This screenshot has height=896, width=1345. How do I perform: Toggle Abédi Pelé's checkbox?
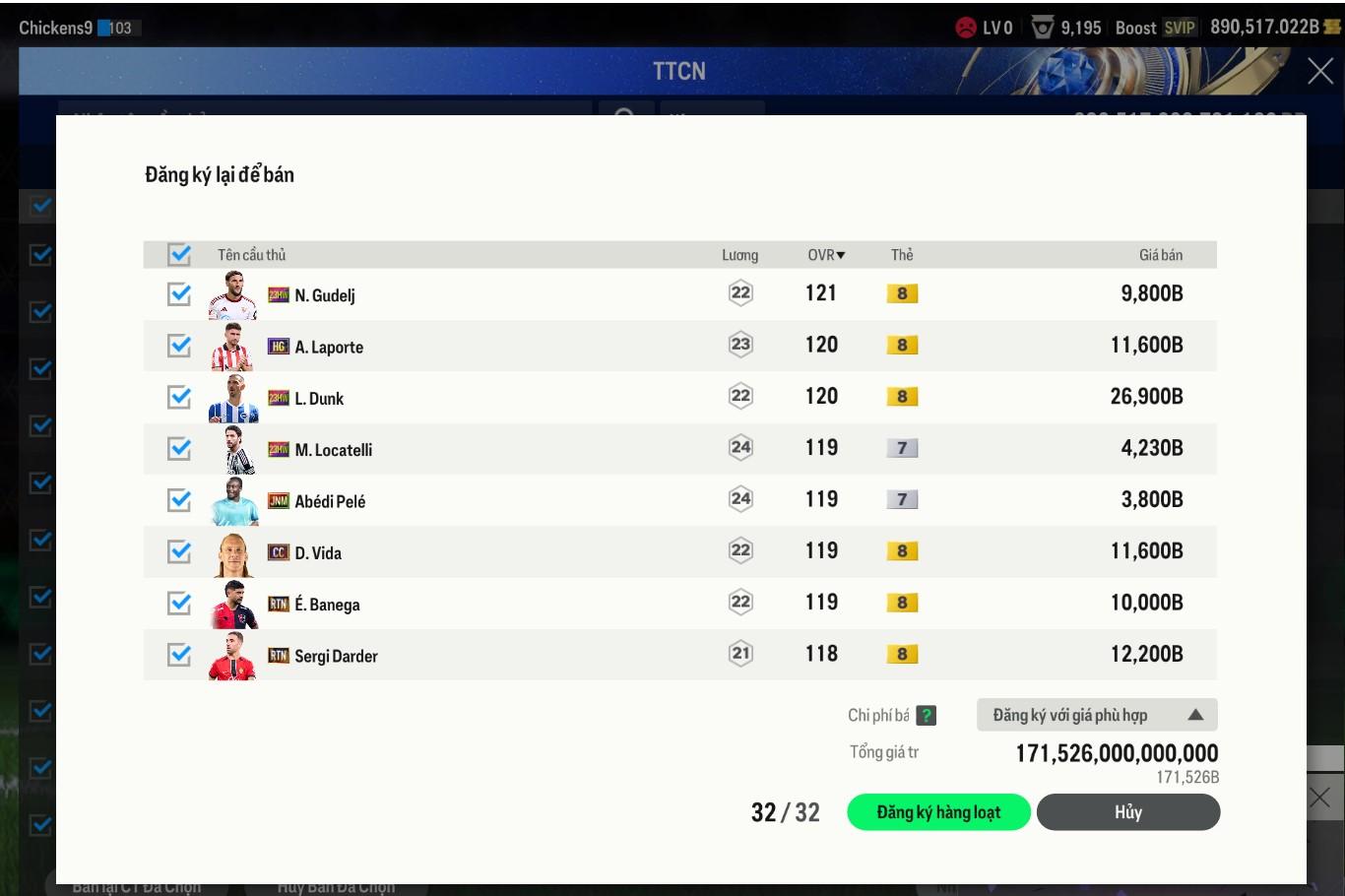(x=179, y=499)
